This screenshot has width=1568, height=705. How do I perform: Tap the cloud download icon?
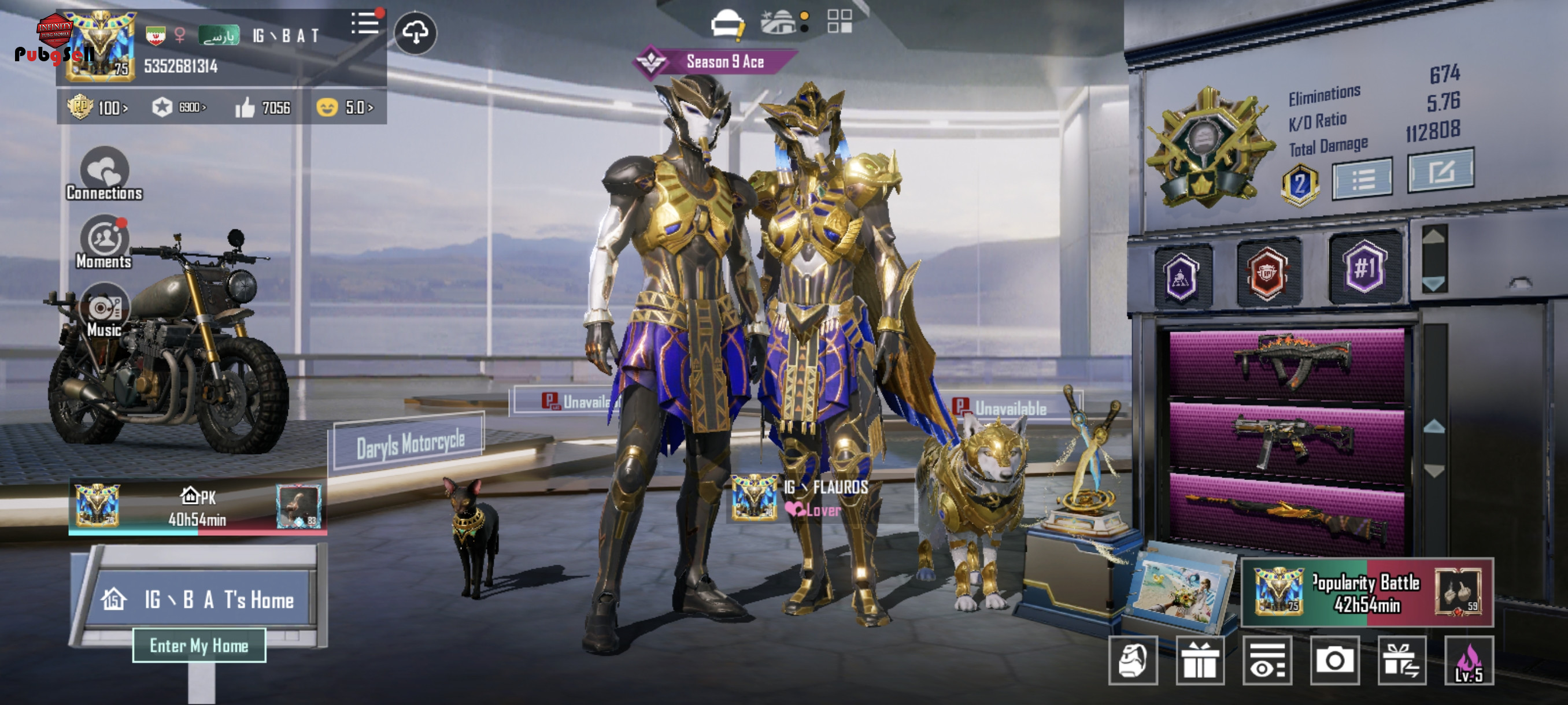[x=415, y=33]
